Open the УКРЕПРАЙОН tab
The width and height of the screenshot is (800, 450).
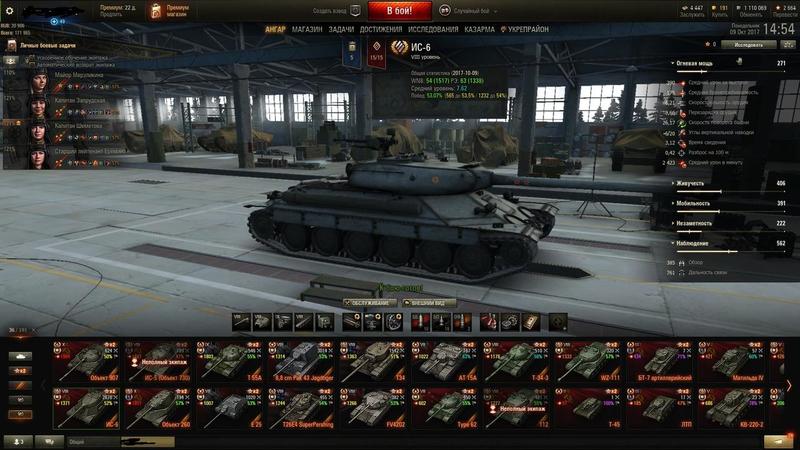pos(529,30)
